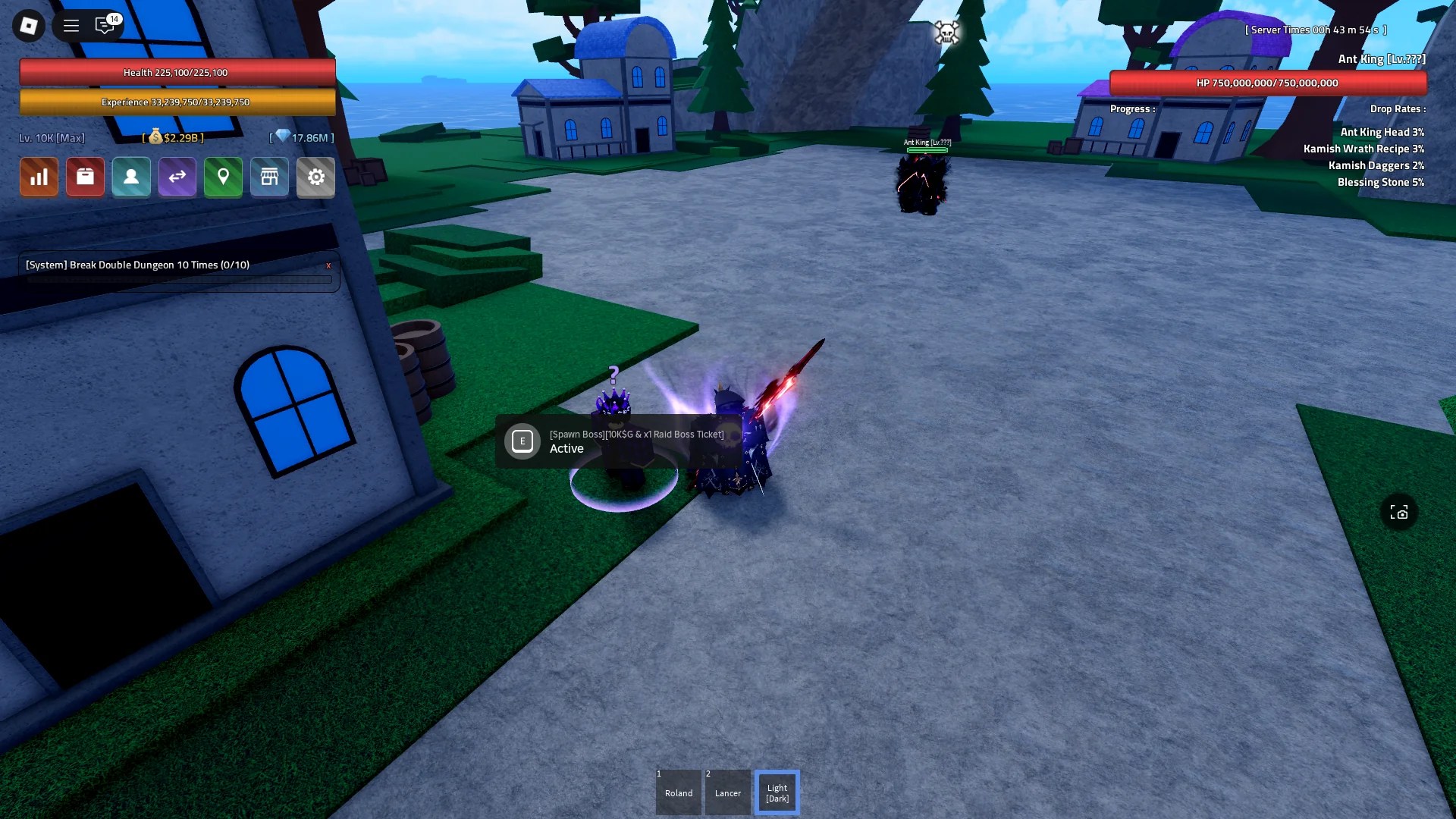Open the screenshot capture icon
Viewport: 1456px width, 819px height.
(1401, 513)
